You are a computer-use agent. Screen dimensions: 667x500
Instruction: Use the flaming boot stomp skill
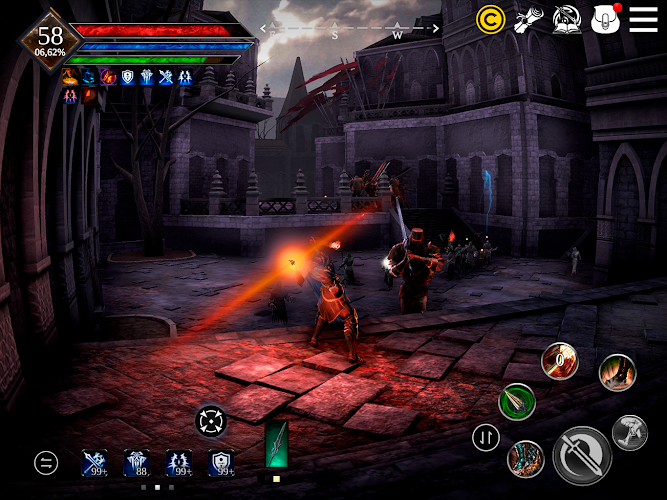pyautogui.click(x=617, y=373)
